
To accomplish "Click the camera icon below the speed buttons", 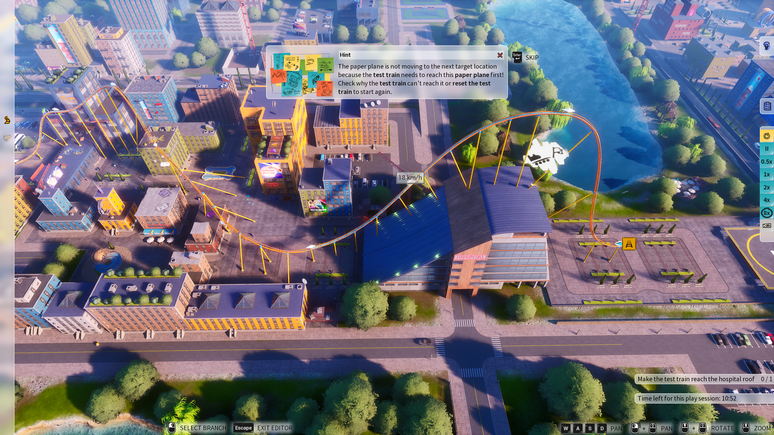I will coord(767,226).
